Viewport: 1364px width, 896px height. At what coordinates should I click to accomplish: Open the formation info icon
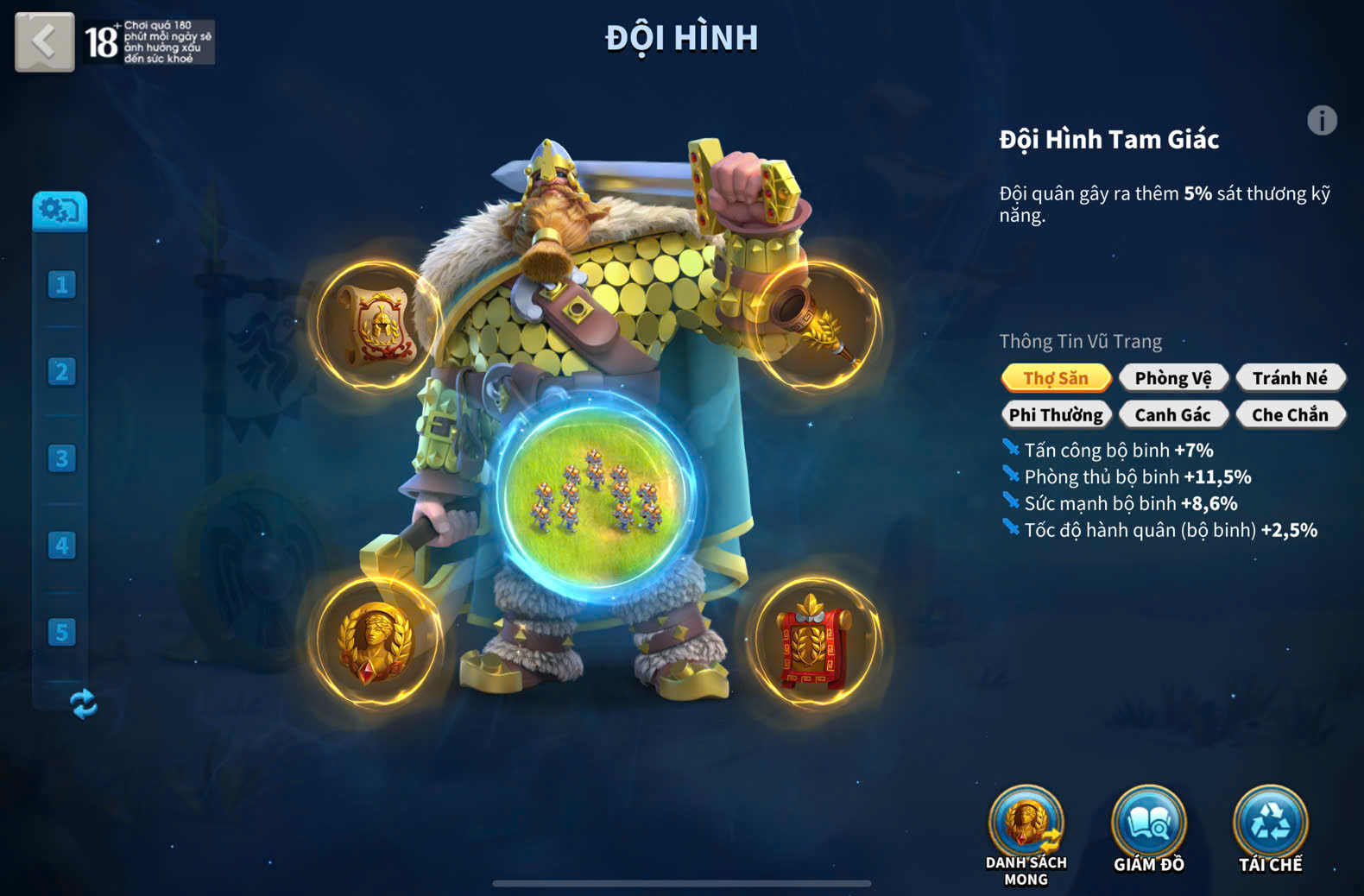tap(1321, 121)
